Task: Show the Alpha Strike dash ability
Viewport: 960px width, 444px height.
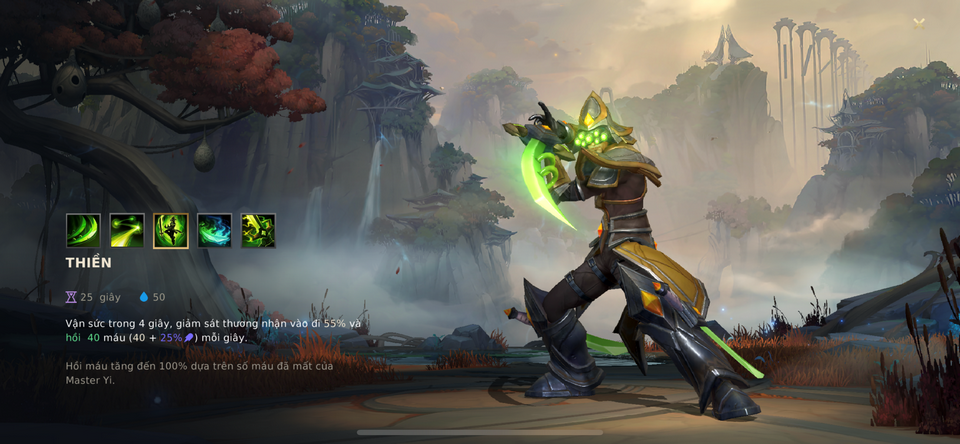Action: coord(127,230)
